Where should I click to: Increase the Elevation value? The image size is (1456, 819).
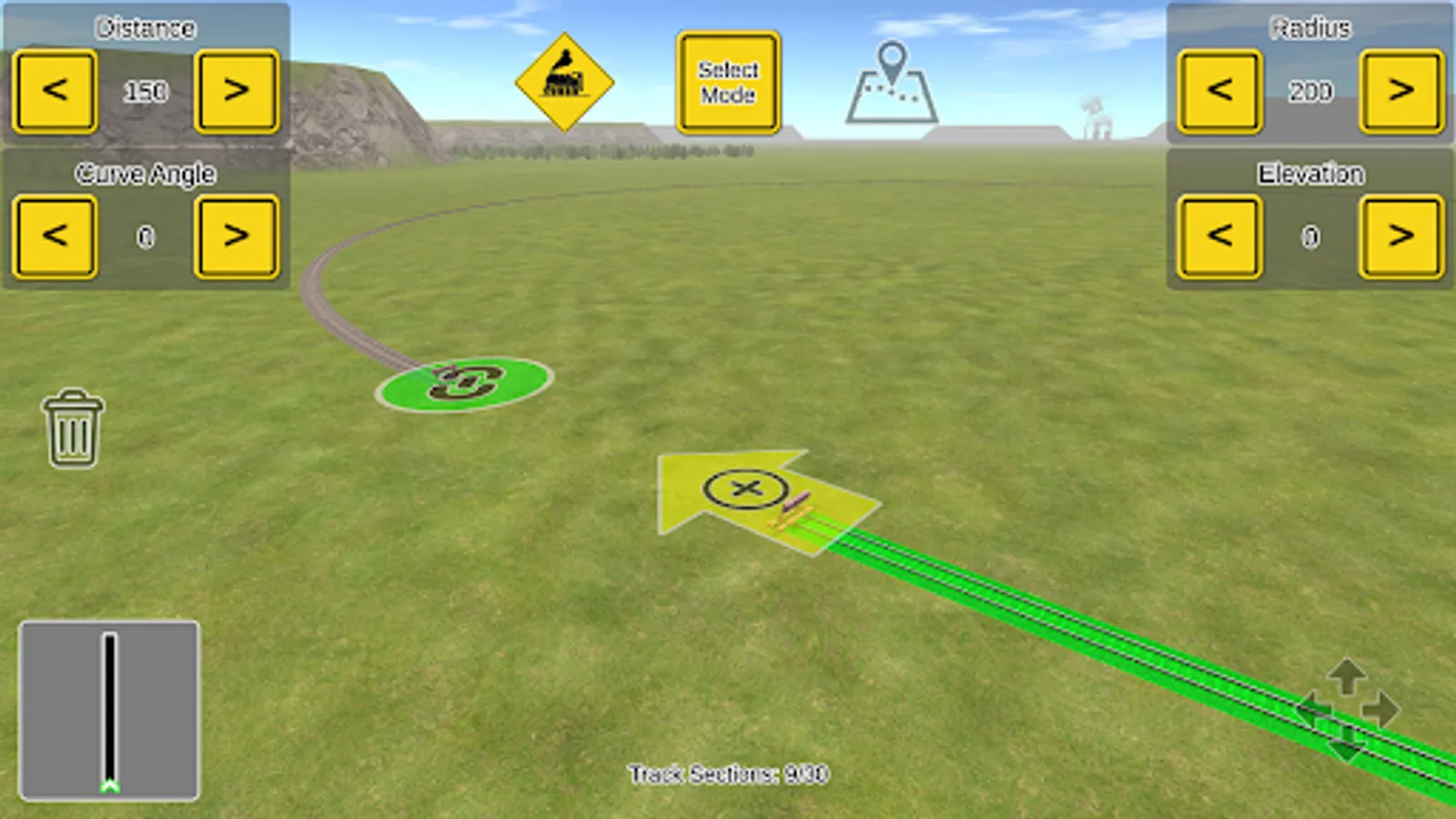point(1401,237)
